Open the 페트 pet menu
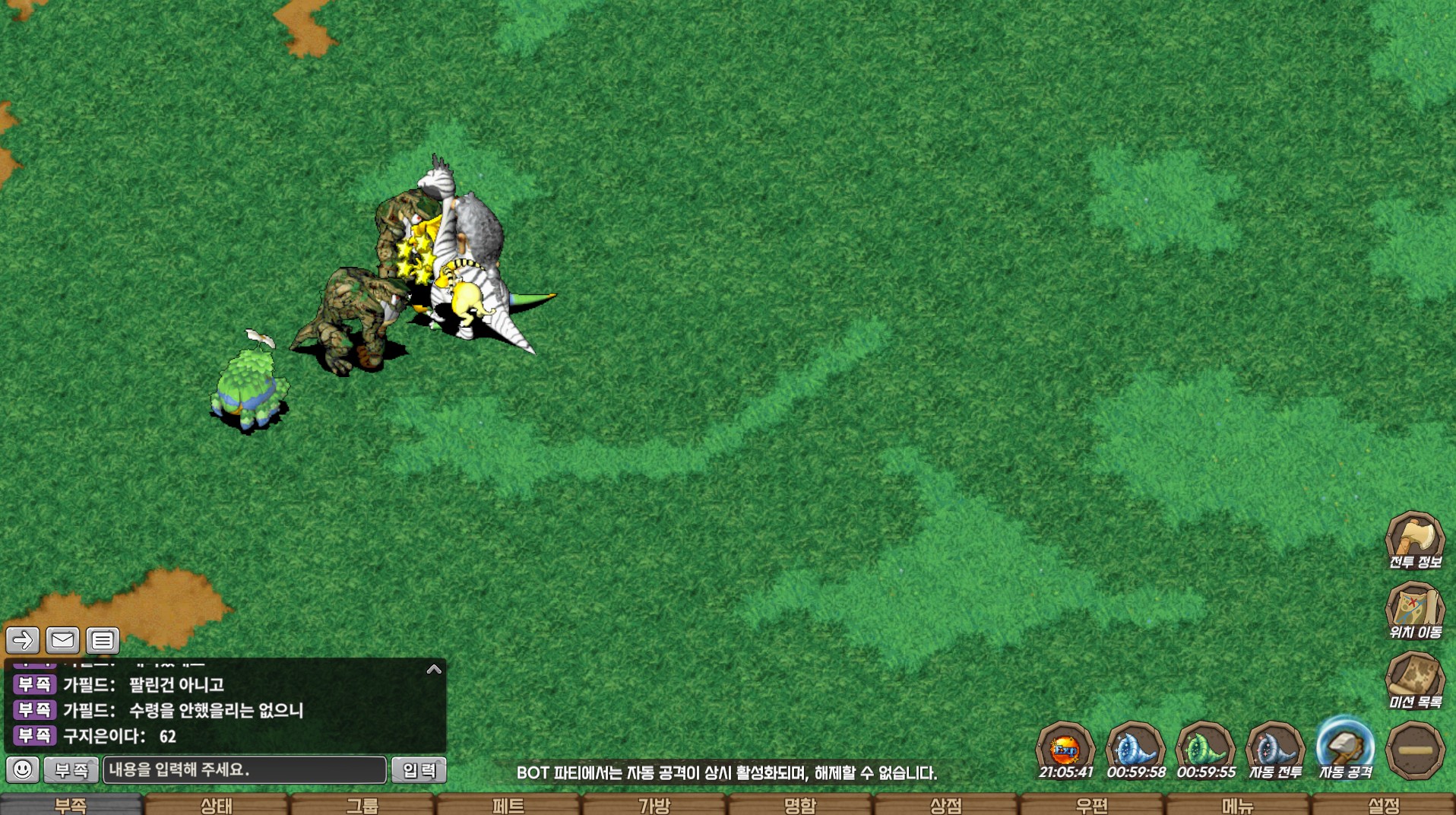This screenshot has height=815, width=1456. click(508, 805)
